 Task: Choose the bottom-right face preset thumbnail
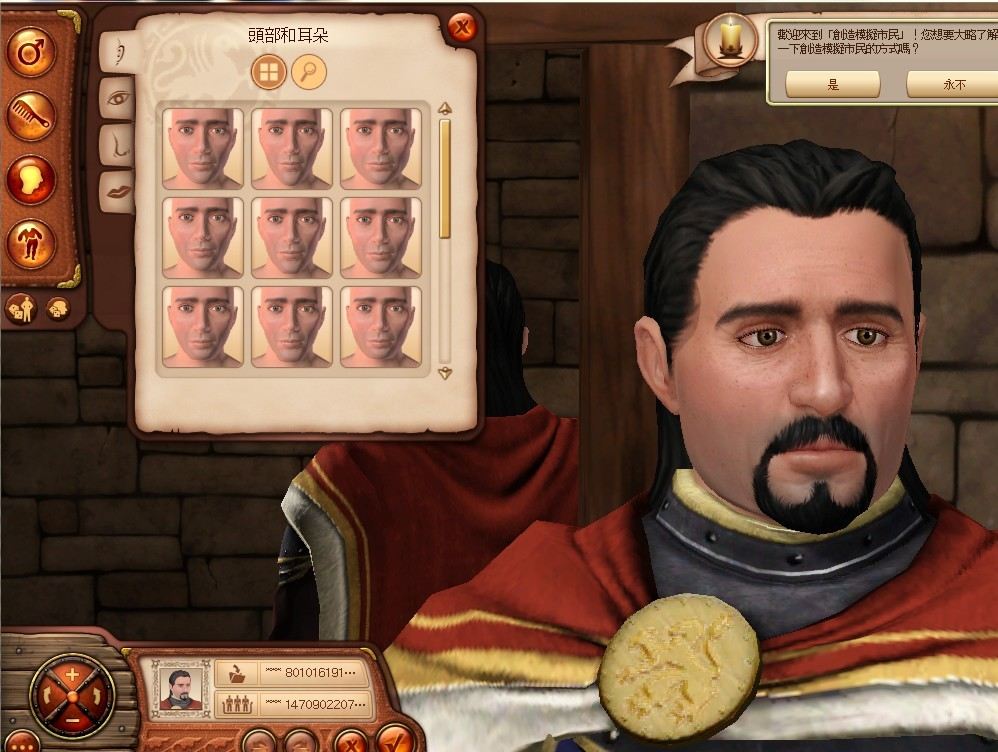(x=381, y=327)
